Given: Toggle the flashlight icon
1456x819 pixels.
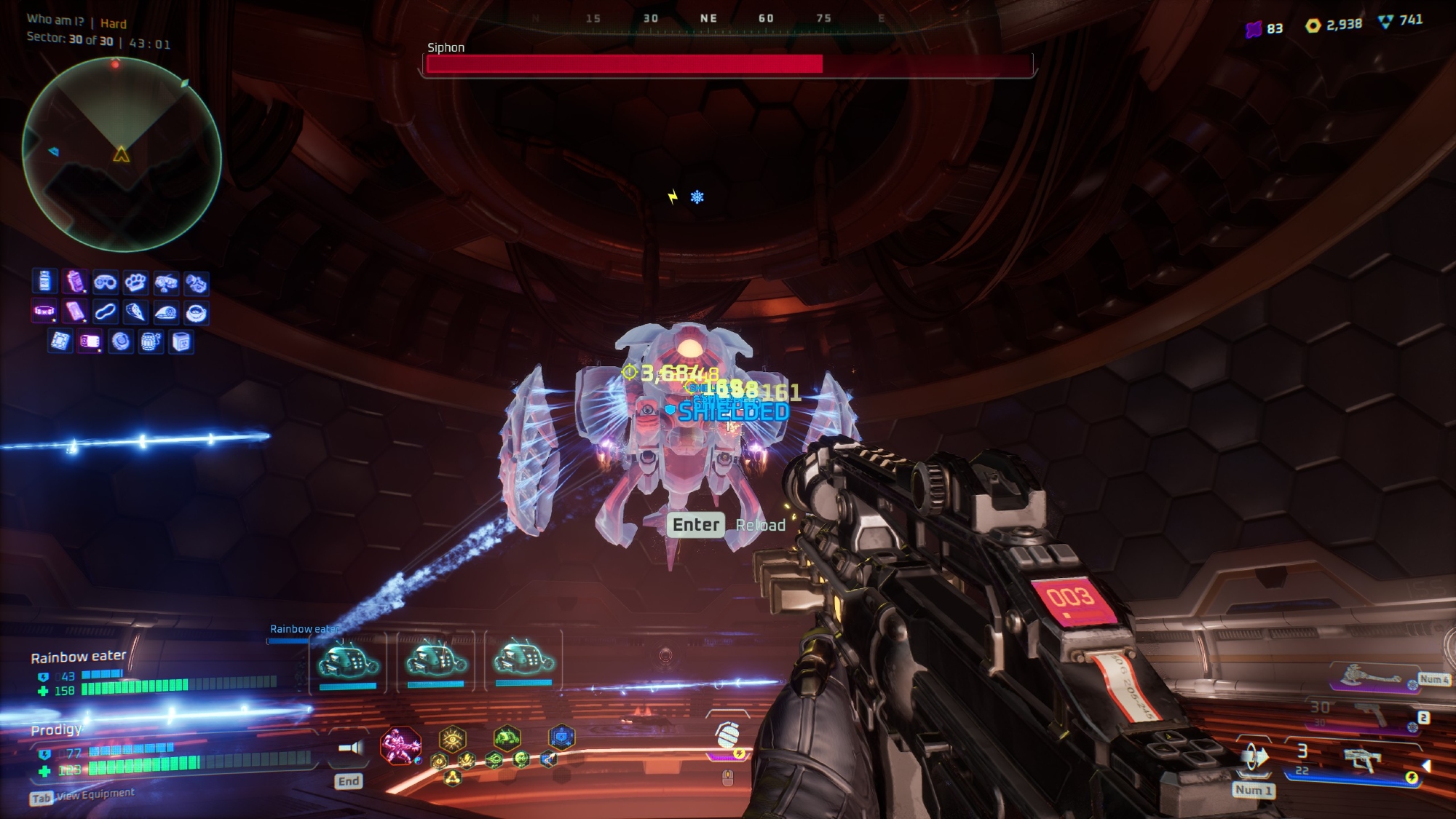Looking at the screenshot, I should (350, 748).
